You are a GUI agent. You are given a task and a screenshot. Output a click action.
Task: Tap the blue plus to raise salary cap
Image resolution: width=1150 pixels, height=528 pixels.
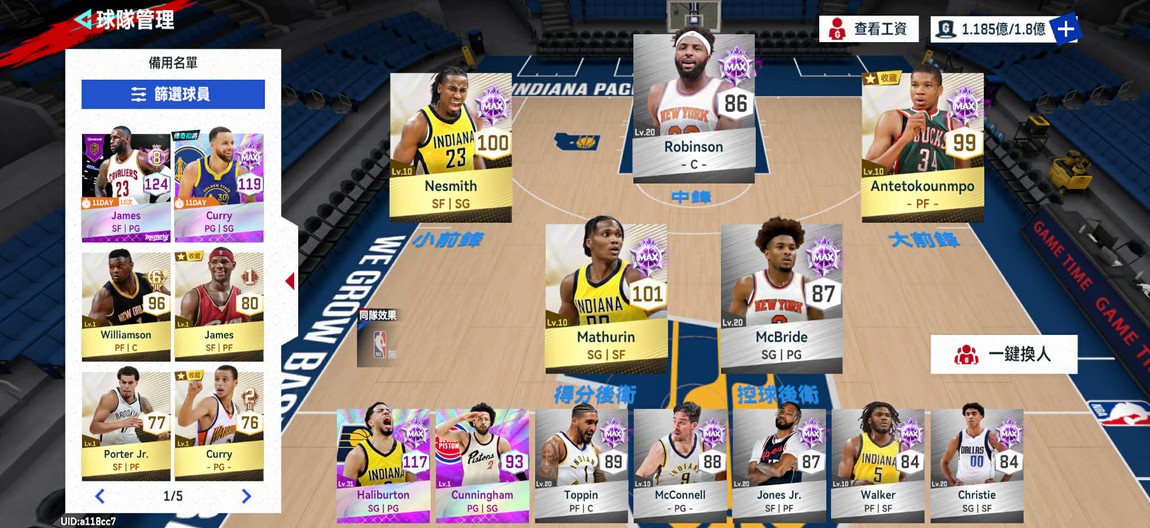click(1066, 29)
